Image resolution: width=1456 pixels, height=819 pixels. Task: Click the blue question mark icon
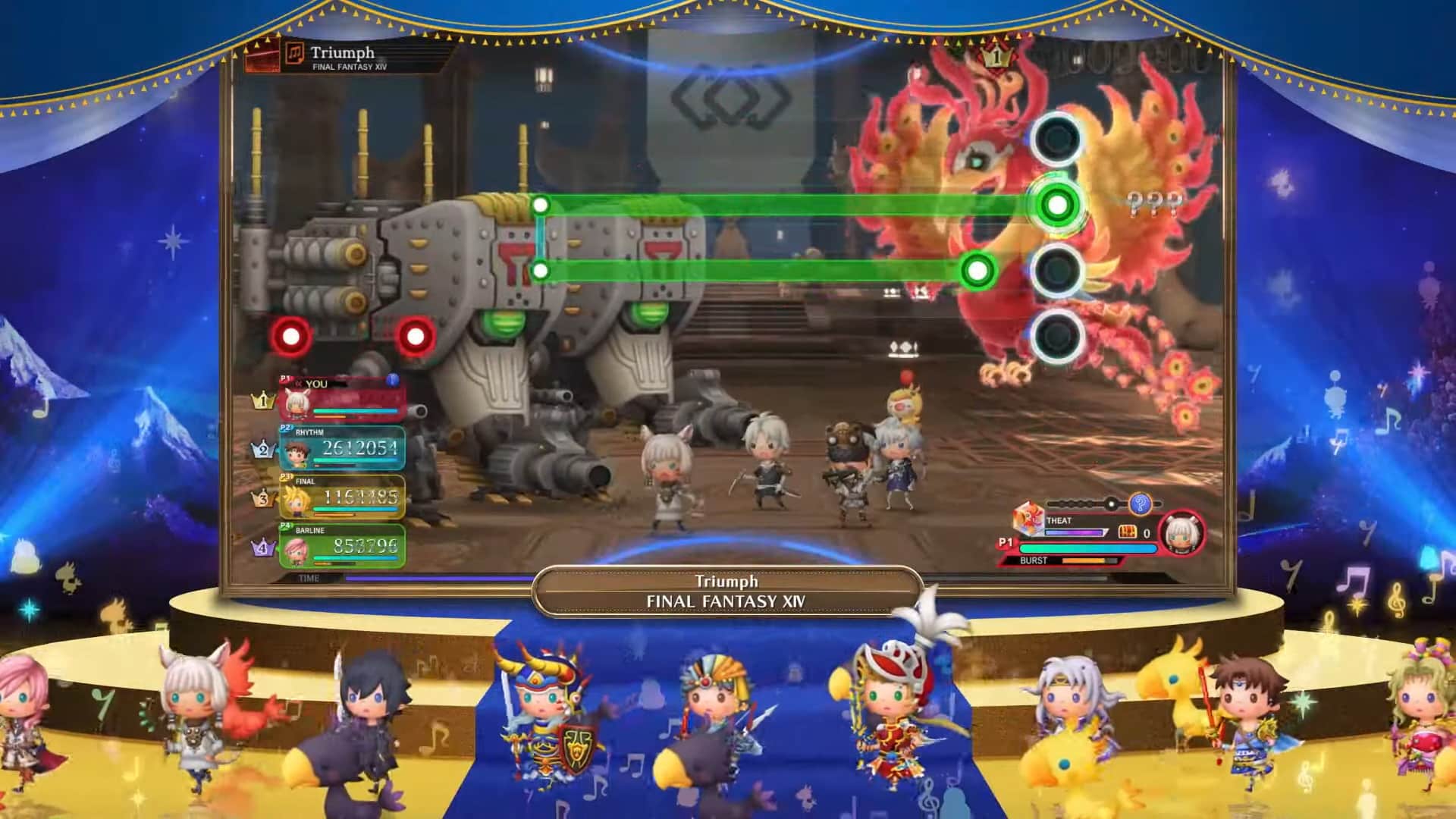(x=1140, y=504)
